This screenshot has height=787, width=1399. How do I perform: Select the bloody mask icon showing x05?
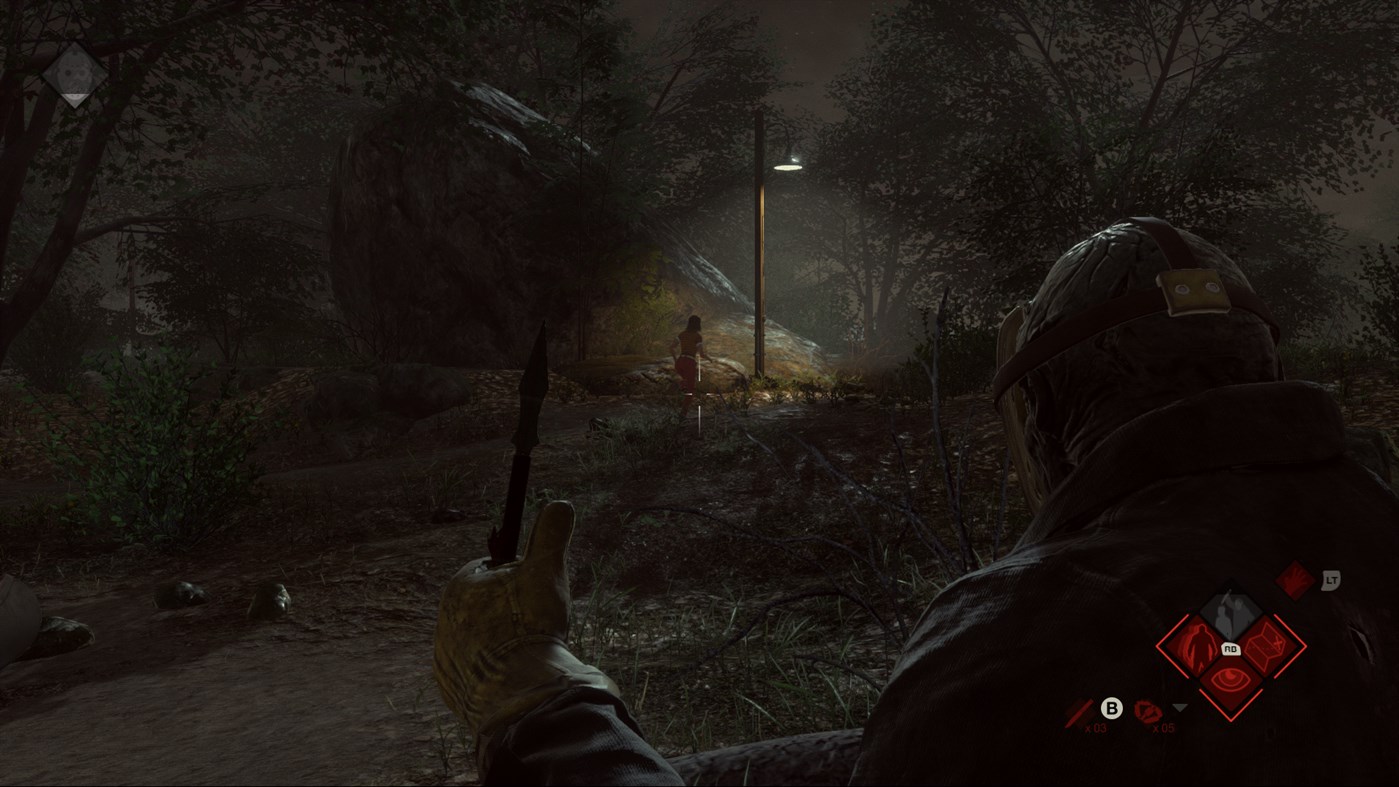click(x=1150, y=711)
